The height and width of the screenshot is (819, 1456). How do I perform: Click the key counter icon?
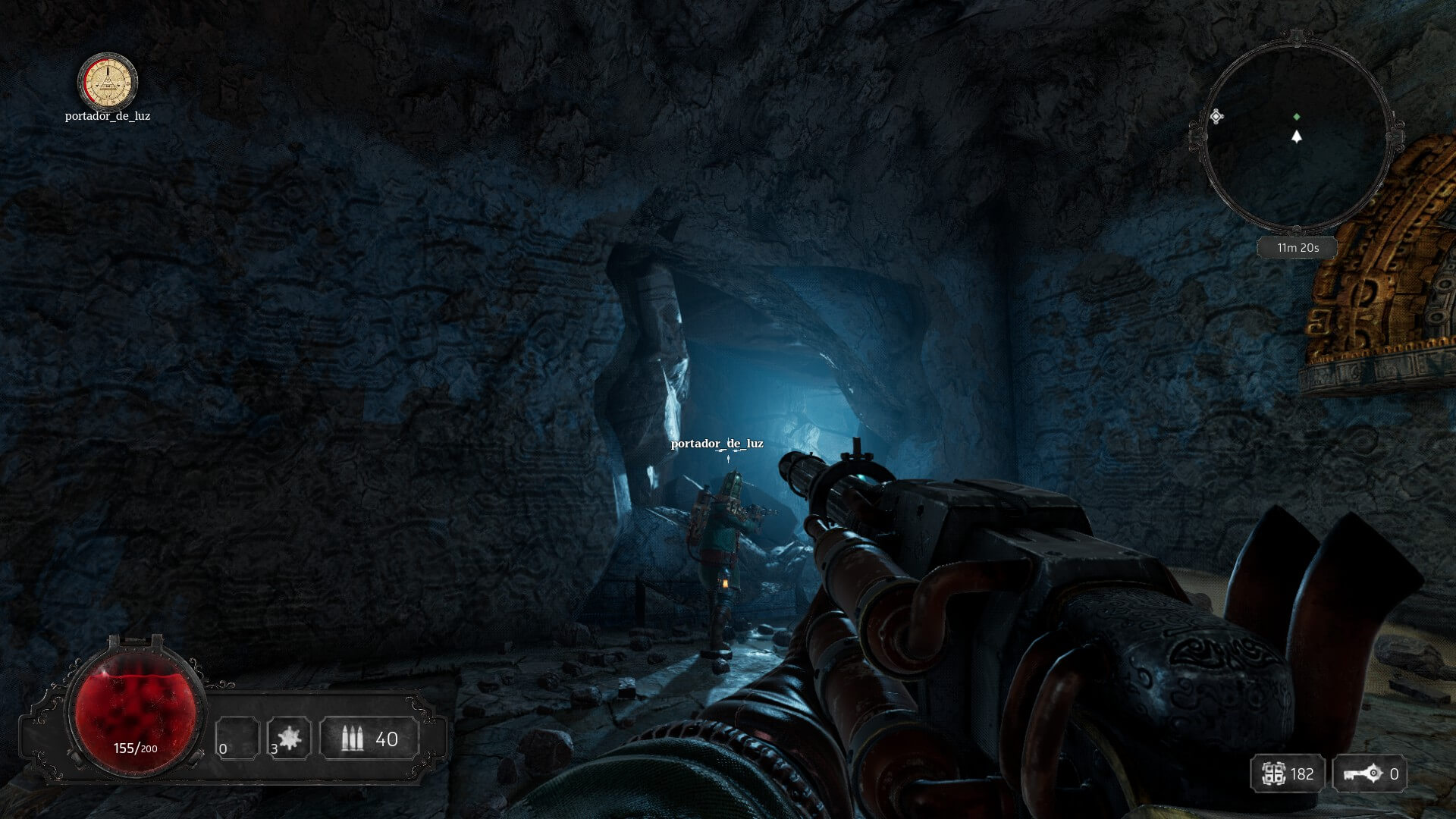1363,773
